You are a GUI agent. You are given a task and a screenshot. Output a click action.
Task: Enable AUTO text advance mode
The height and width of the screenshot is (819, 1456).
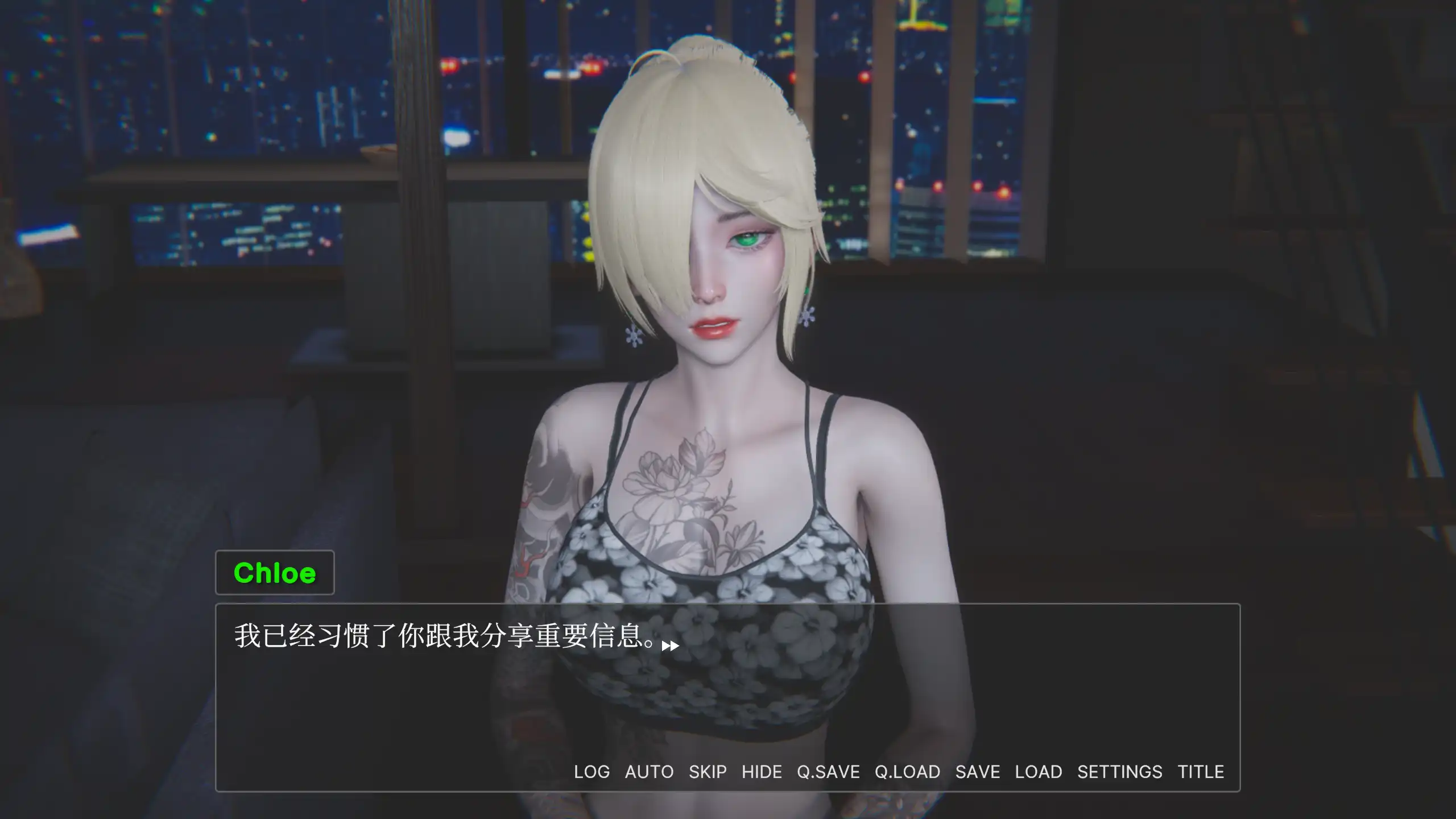click(x=650, y=772)
